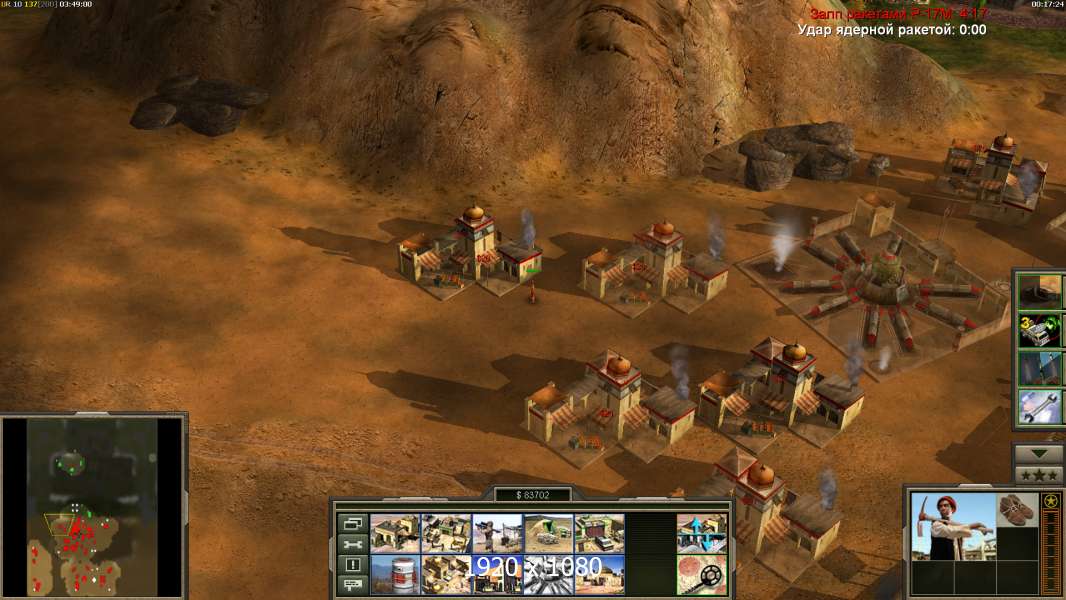Image resolution: width=1066 pixels, height=600 pixels.
Task: Activate the metal detector command icon
Action: [x=701, y=574]
